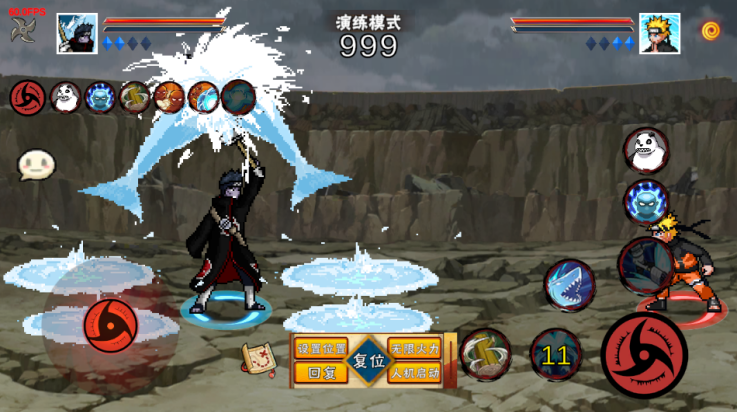Click the orange spiral icon

[x=711, y=31]
